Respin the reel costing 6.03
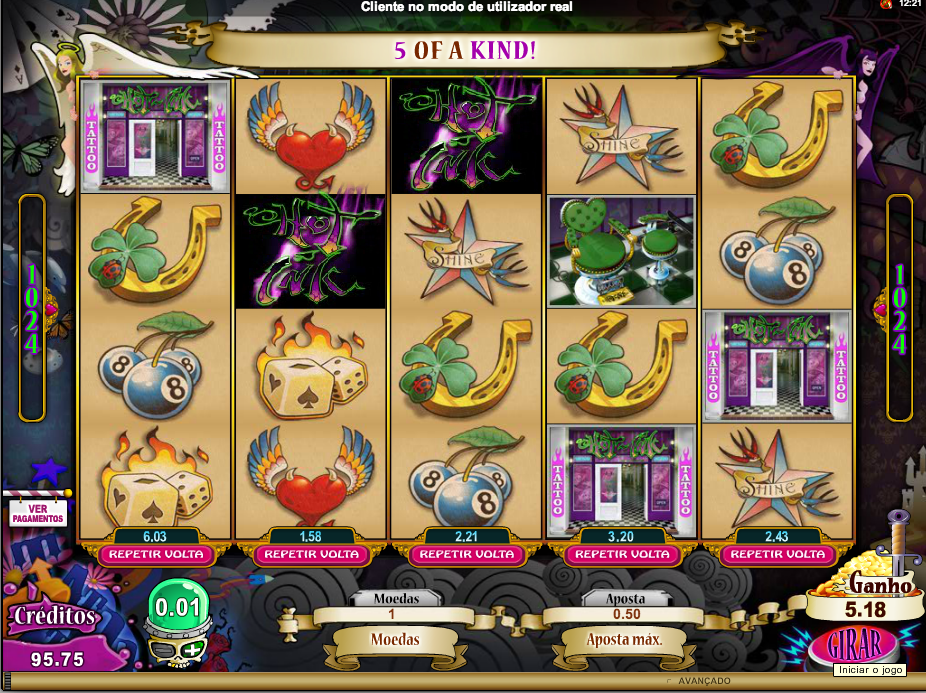This screenshot has height=693, width=926. coord(155,554)
